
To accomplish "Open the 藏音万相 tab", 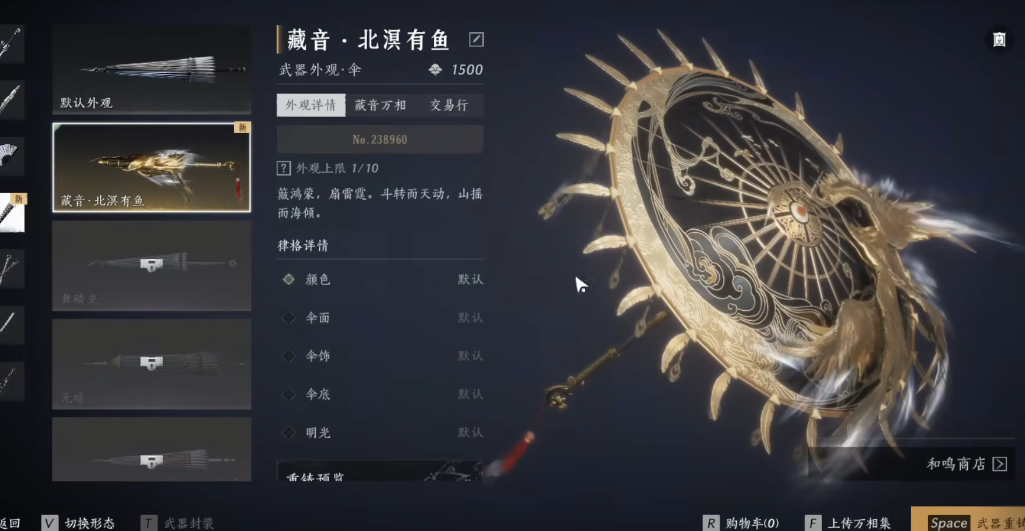I will 380,105.
